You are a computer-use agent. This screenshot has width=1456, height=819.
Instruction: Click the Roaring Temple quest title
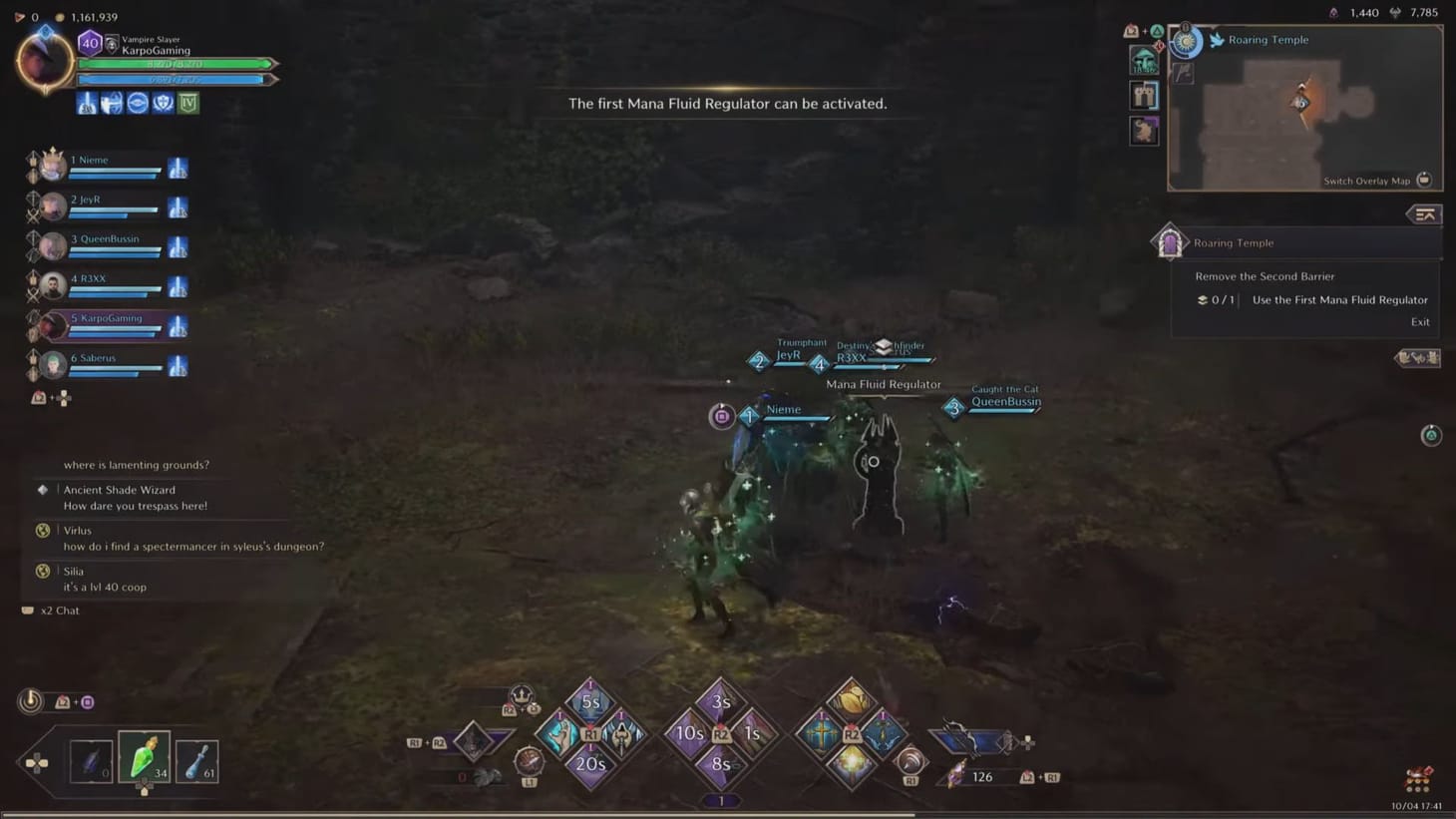pos(1234,242)
